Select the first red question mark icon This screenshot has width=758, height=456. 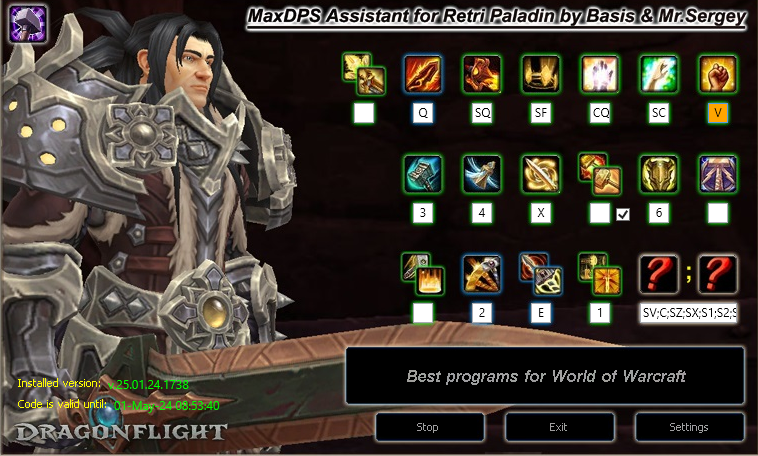point(659,274)
